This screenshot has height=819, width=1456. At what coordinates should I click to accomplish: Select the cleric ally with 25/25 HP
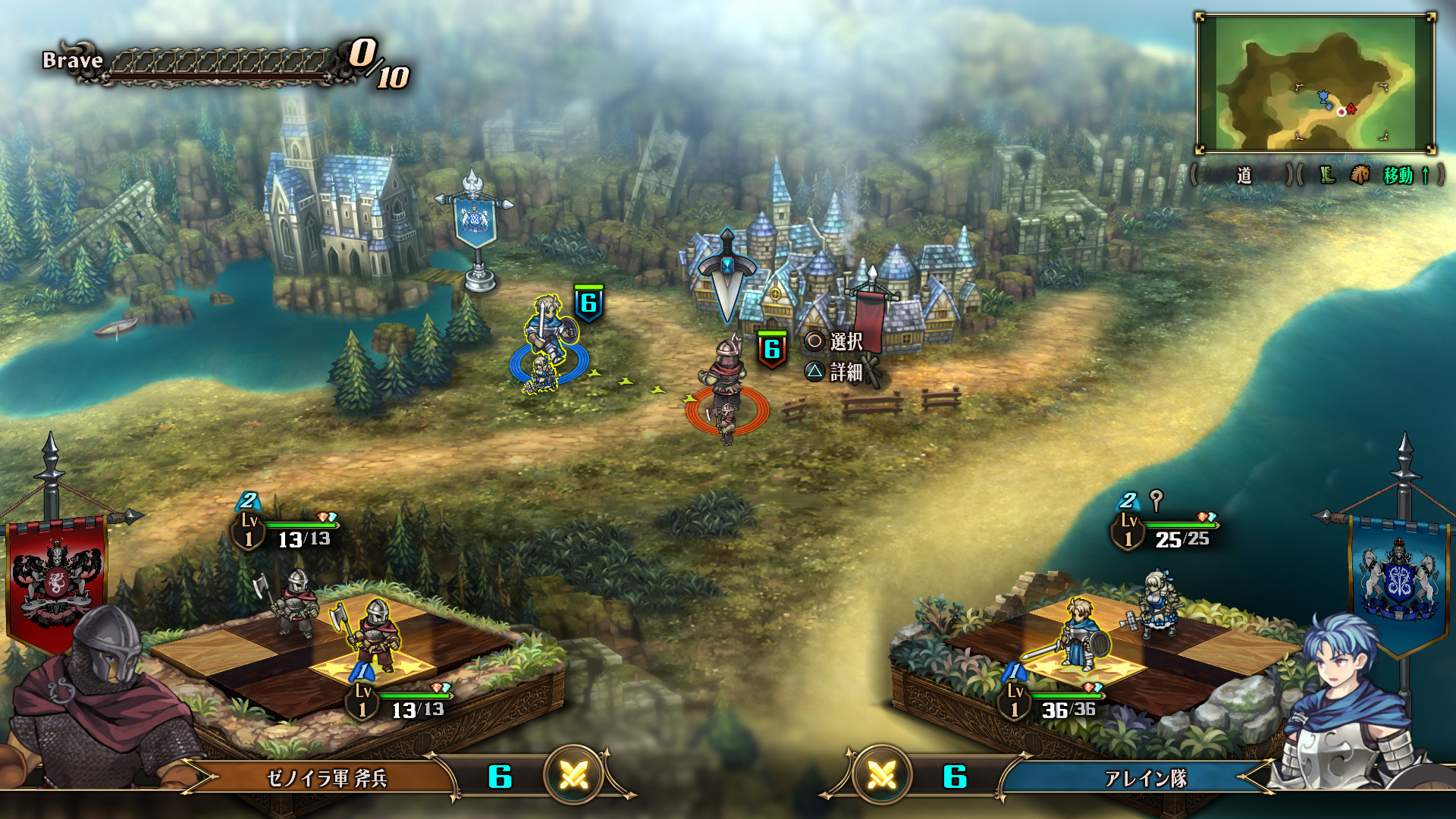coord(1156,603)
